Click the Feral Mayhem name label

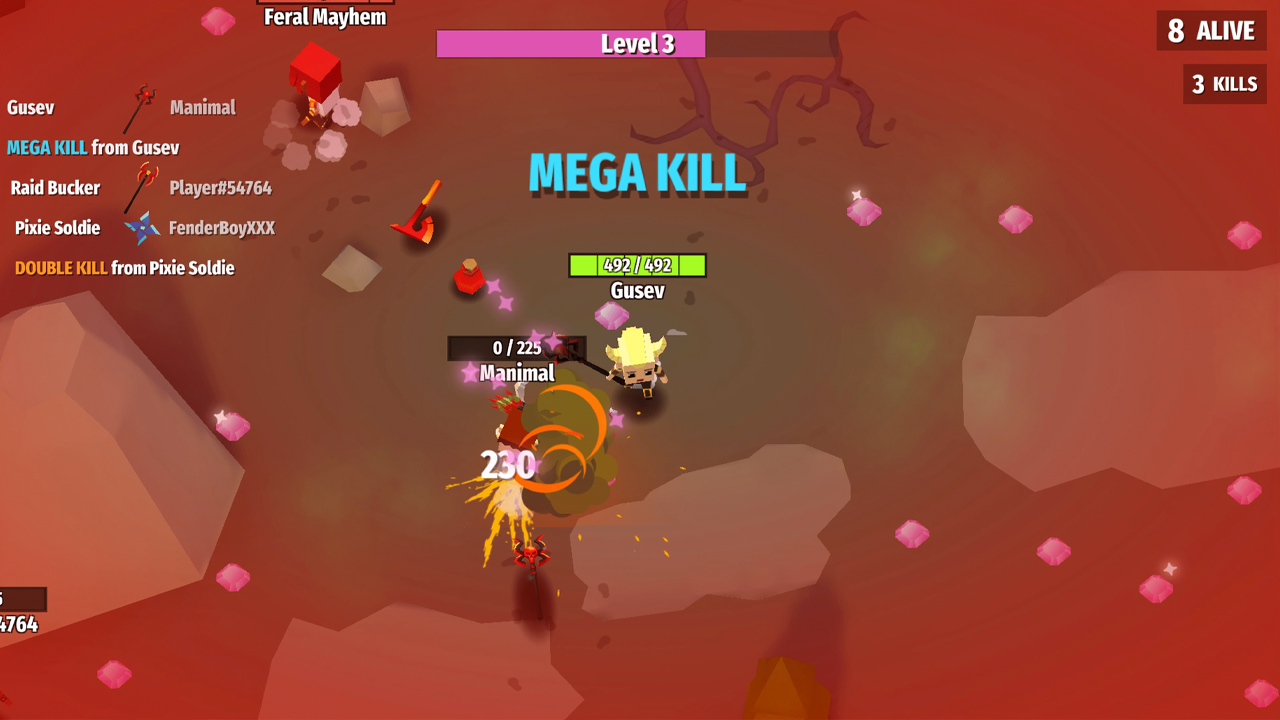[324, 16]
